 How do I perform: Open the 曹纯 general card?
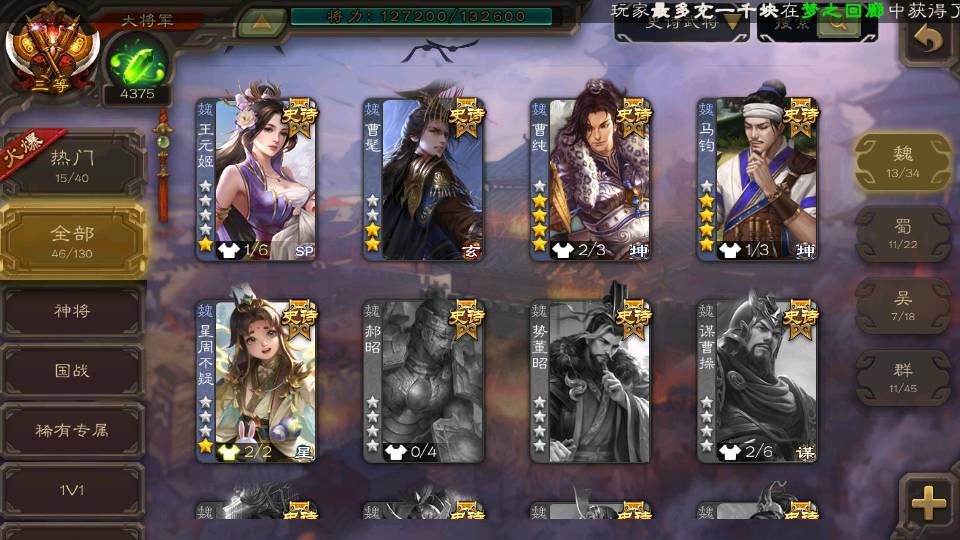tap(591, 179)
